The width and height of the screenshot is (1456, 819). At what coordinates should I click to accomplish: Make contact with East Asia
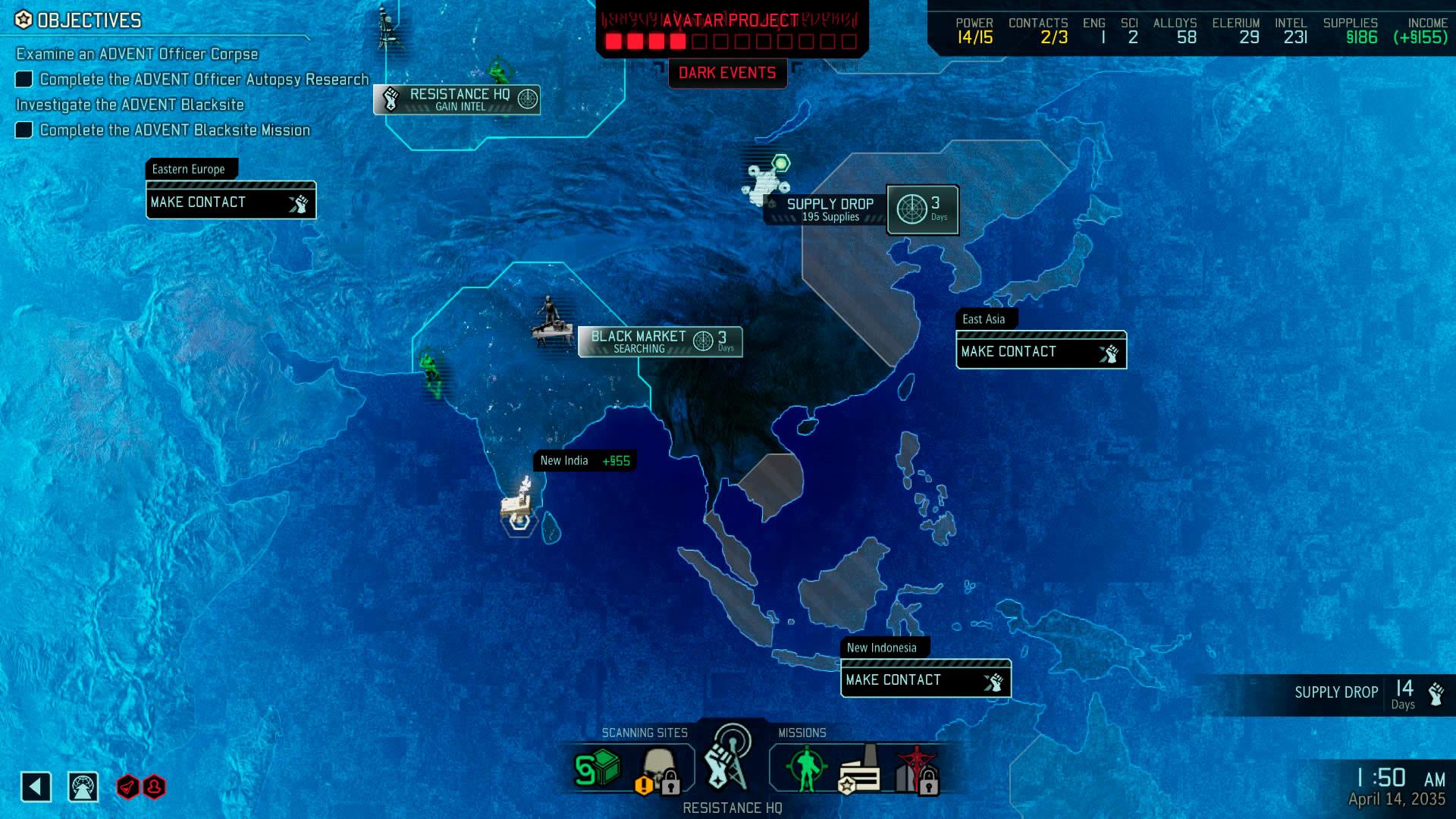click(x=1040, y=352)
